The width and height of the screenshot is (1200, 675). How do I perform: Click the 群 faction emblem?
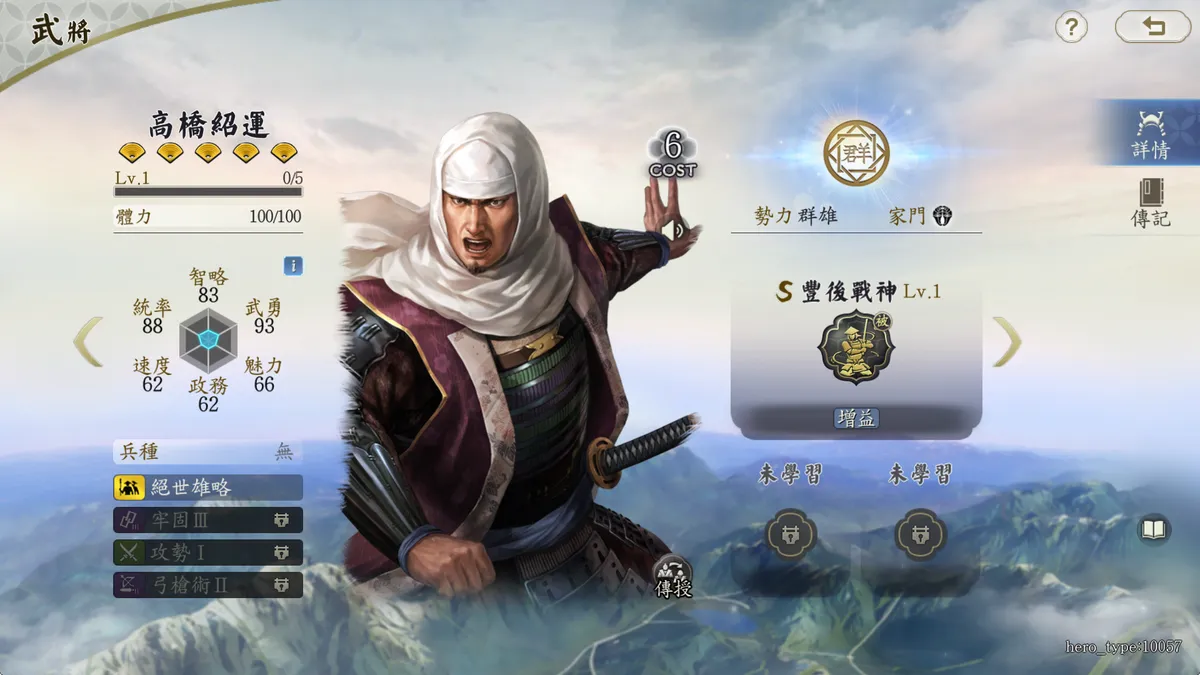click(856, 153)
